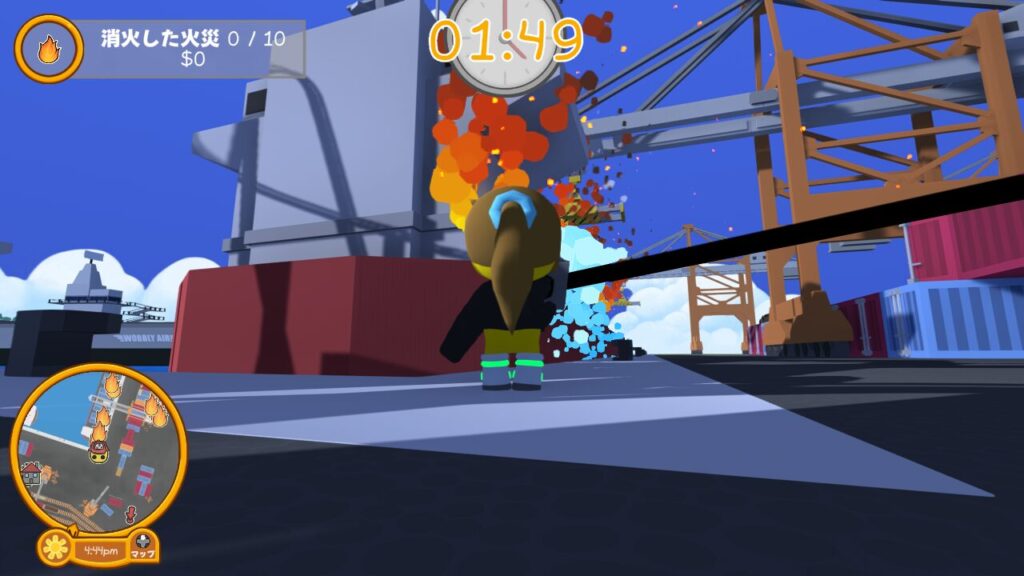Select the house marker on the minimap

click(x=31, y=472)
